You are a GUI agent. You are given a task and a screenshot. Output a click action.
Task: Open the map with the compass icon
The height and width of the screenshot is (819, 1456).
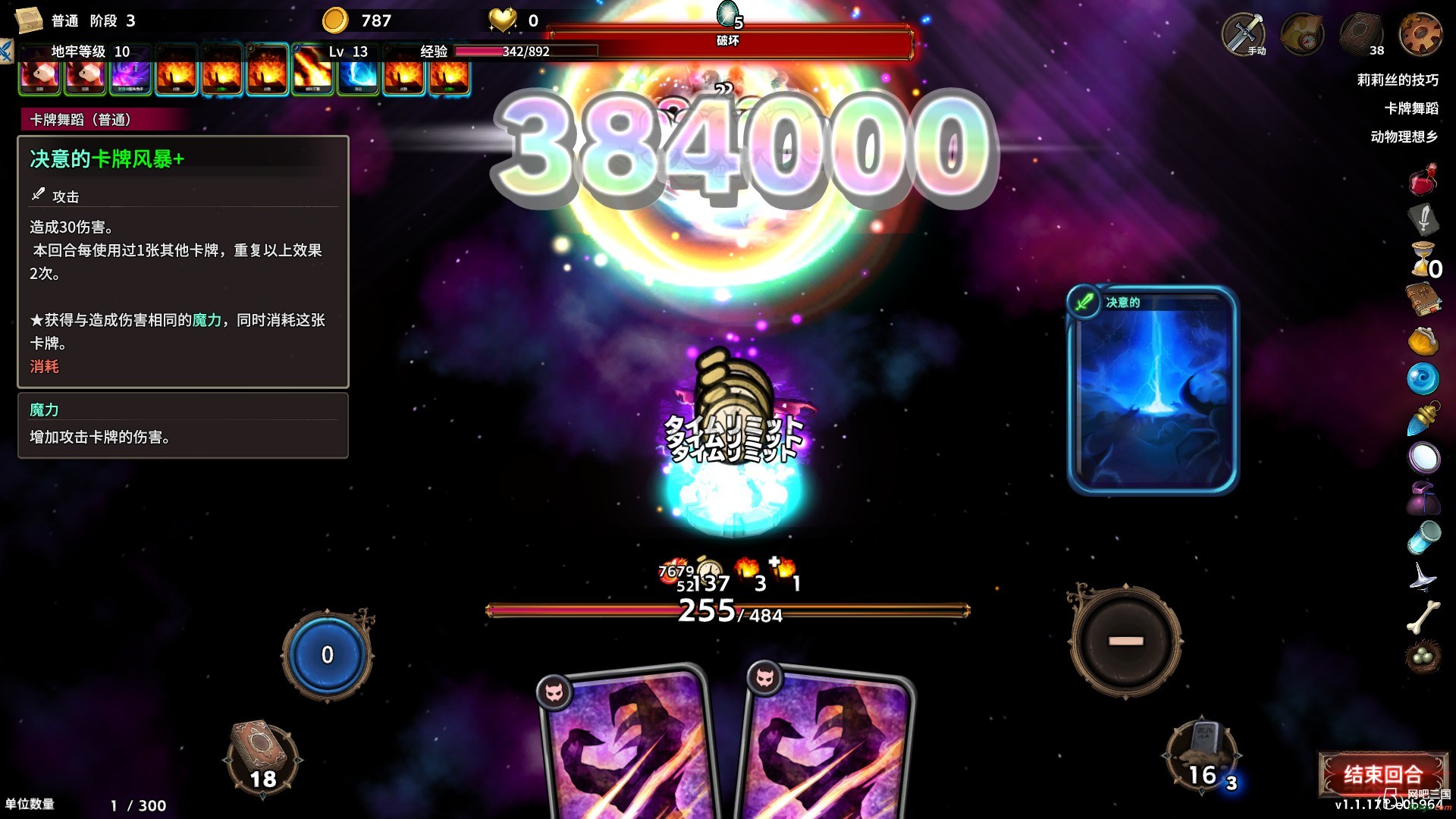1302,35
